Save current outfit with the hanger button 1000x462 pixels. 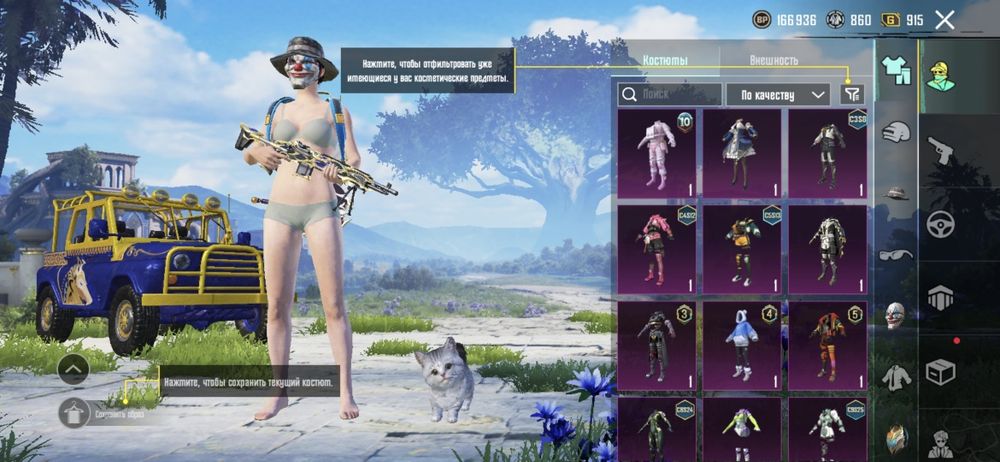click(75, 412)
